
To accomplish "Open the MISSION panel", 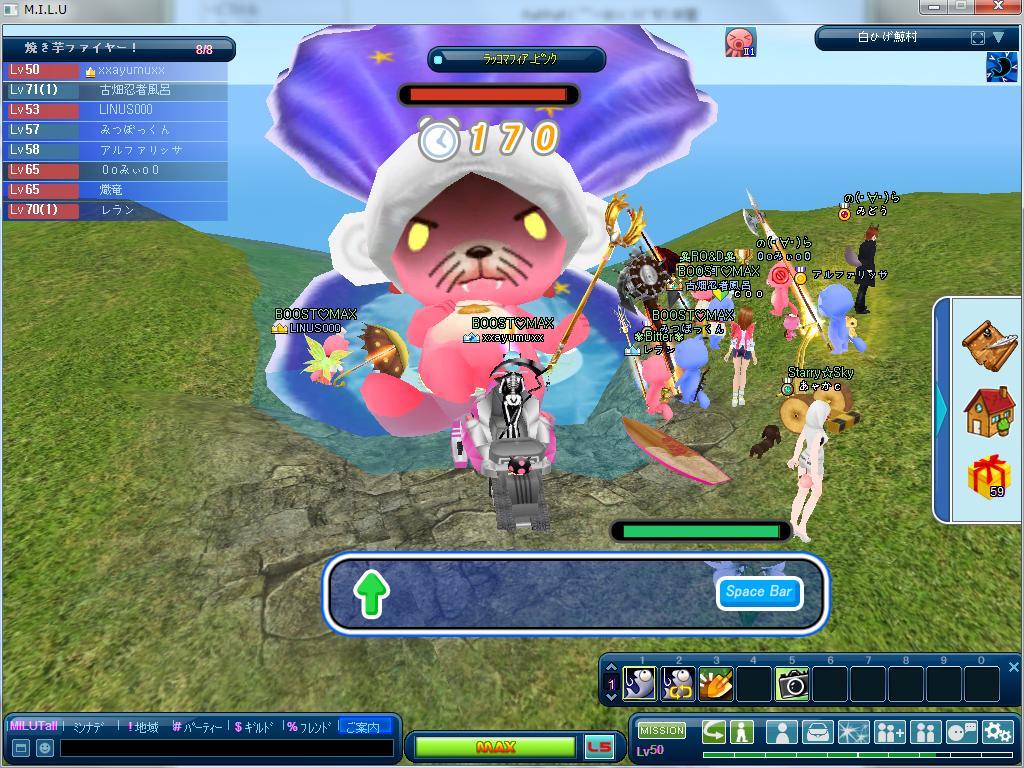I will (662, 731).
